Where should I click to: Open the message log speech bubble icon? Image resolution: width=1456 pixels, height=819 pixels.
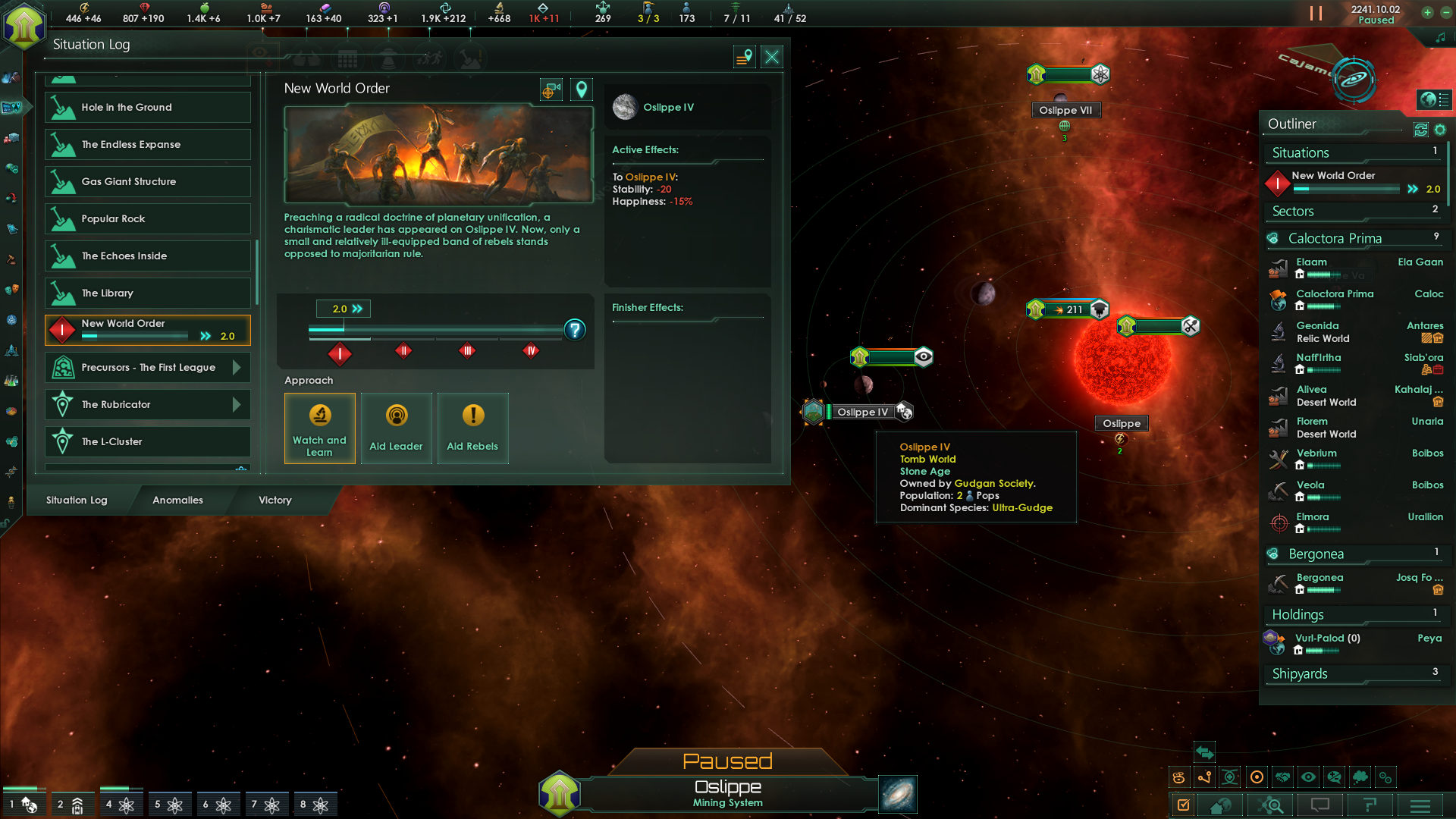click(x=1320, y=805)
